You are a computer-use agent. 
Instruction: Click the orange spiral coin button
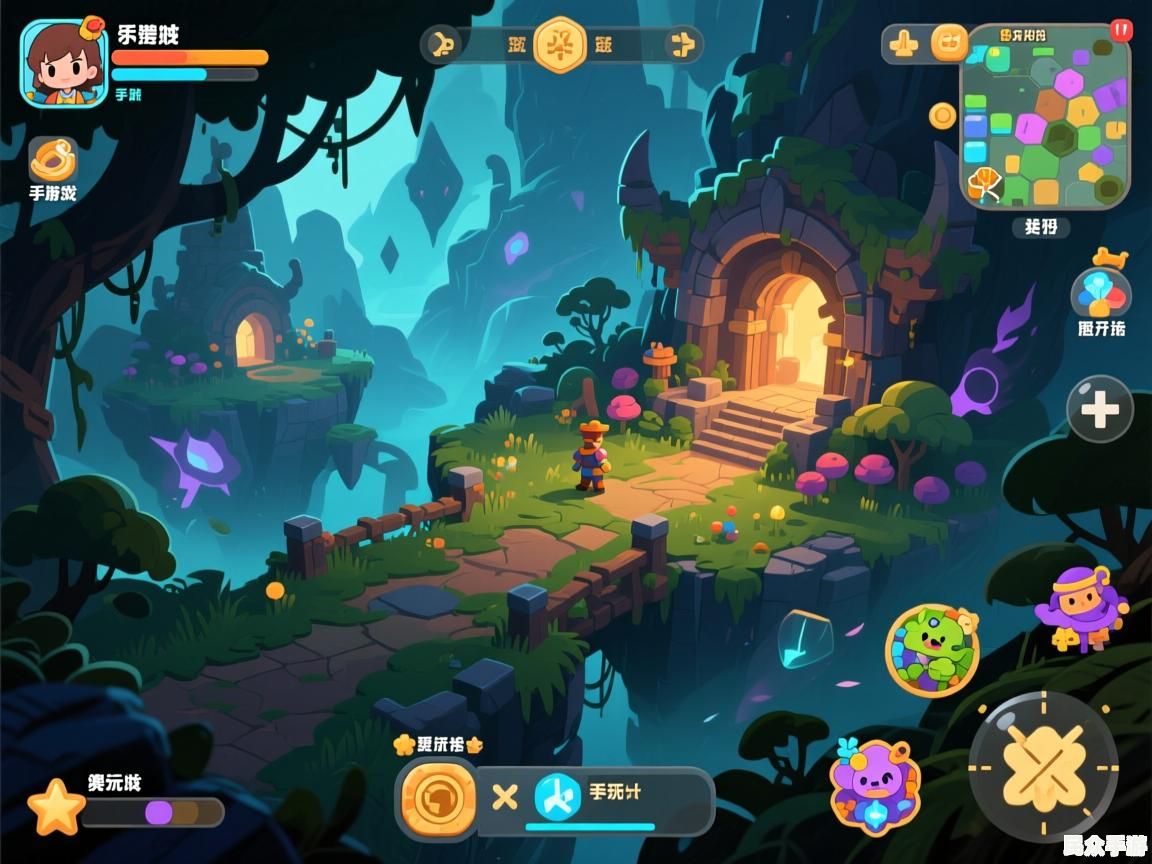438,797
